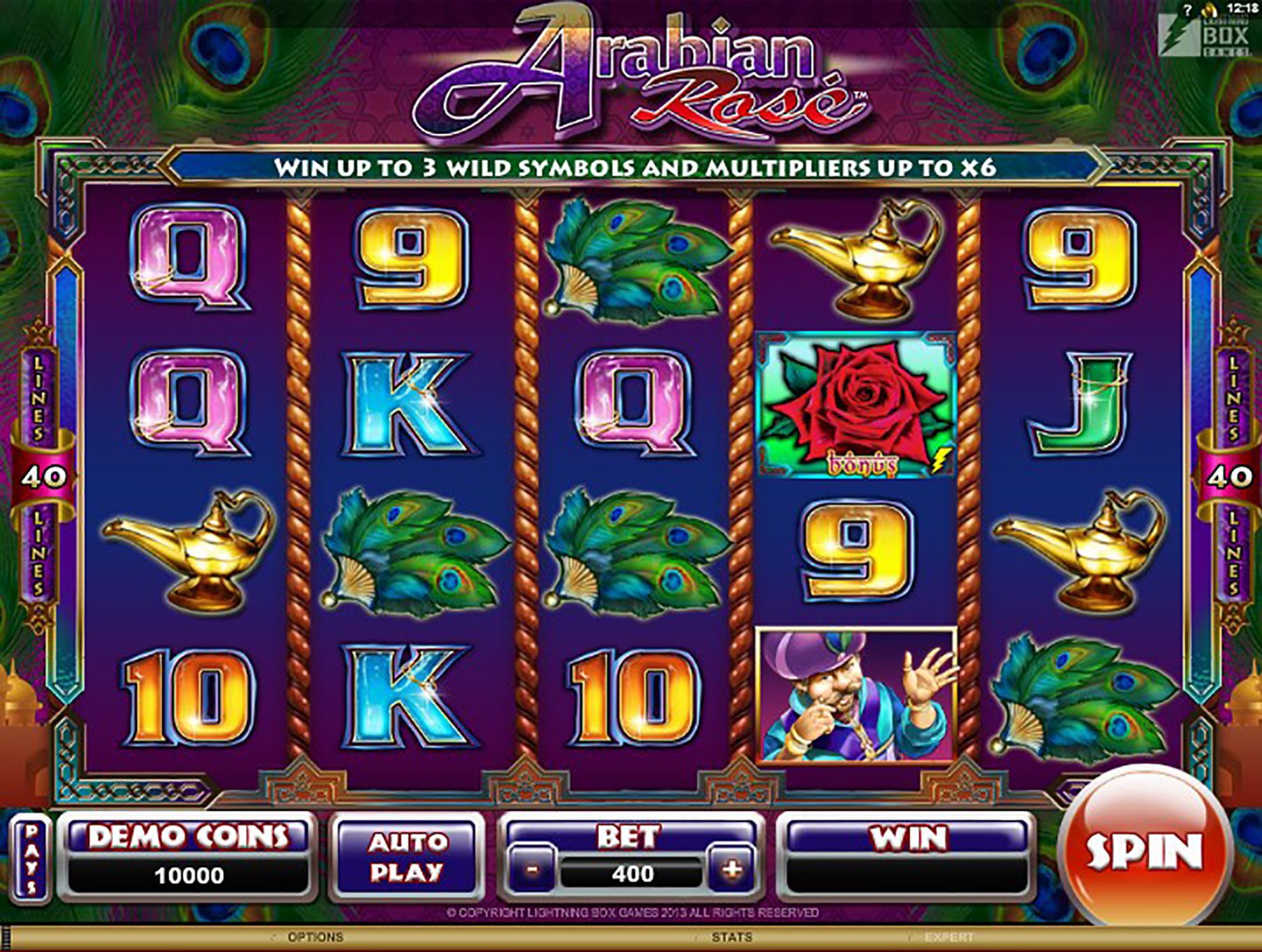Screen dimensions: 1262x952
Task: Open help via the question mark icon
Action: pos(1188,11)
